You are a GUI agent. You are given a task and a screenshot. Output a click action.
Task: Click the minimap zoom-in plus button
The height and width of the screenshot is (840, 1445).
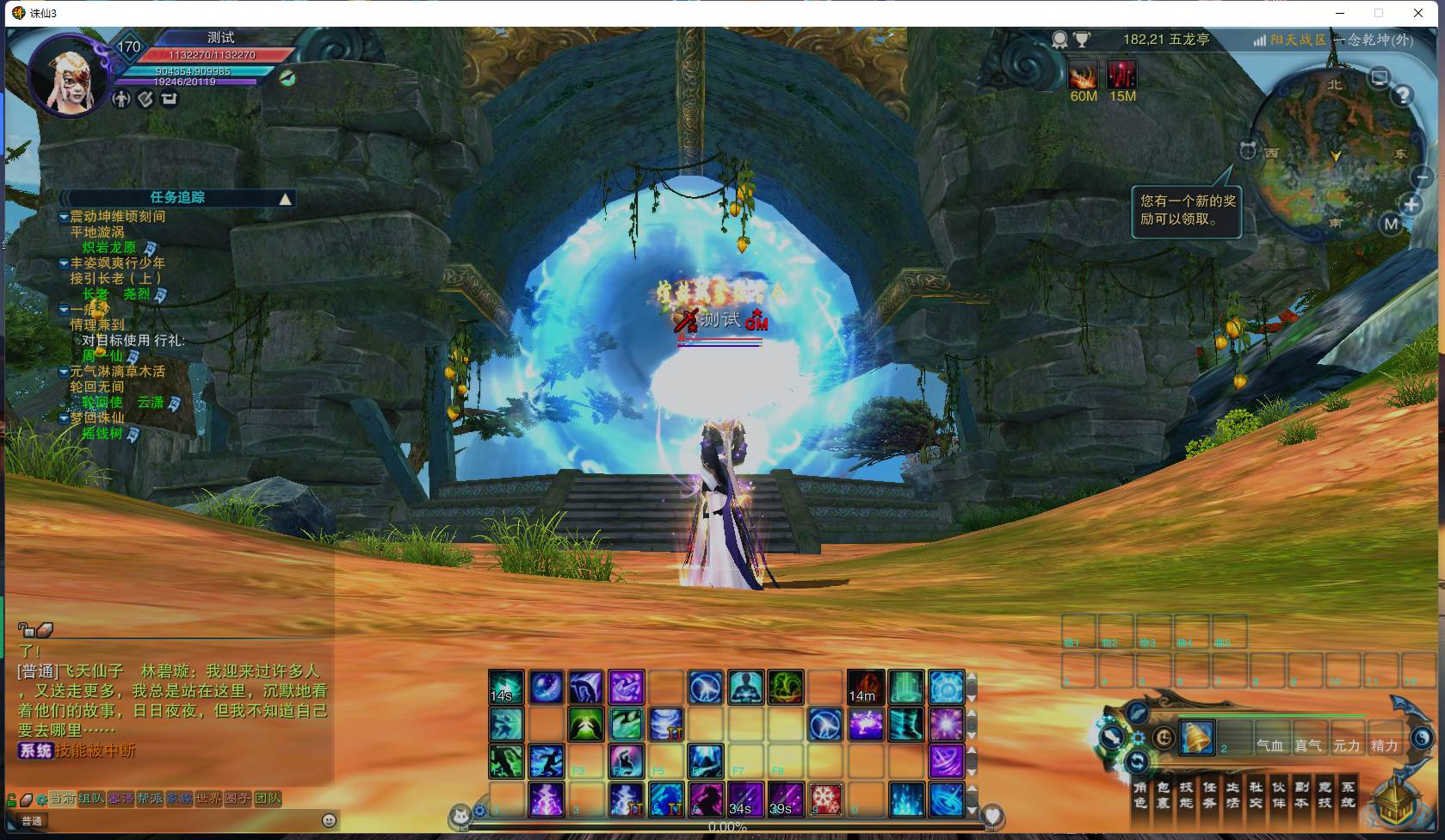(1411, 205)
